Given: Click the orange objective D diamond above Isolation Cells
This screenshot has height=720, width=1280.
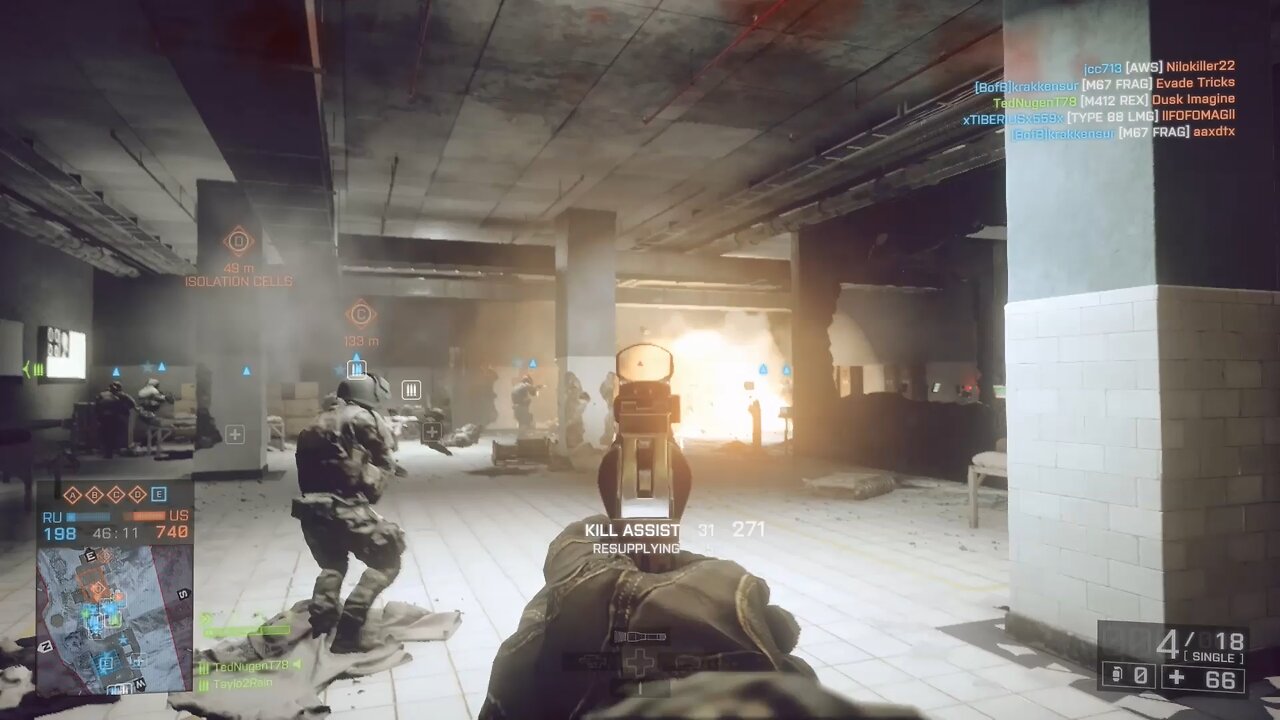Looking at the screenshot, I should [x=237, y=240].
